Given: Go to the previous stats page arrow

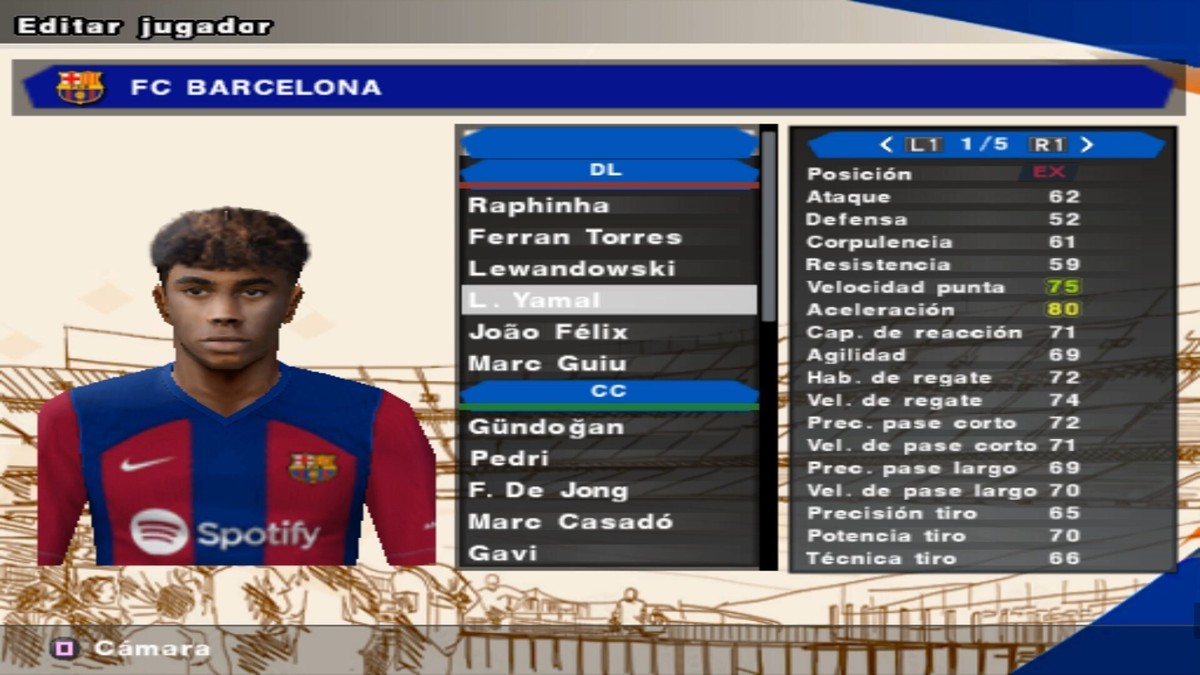Looking at the screenshot, I should coord(886,145).
